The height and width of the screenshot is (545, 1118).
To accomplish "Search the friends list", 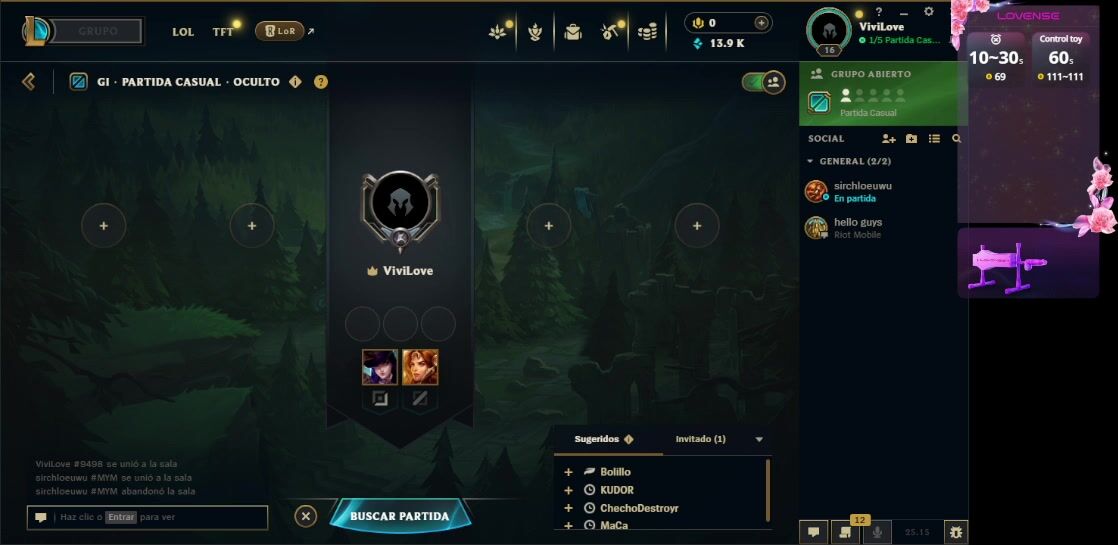I will [957, 139].
